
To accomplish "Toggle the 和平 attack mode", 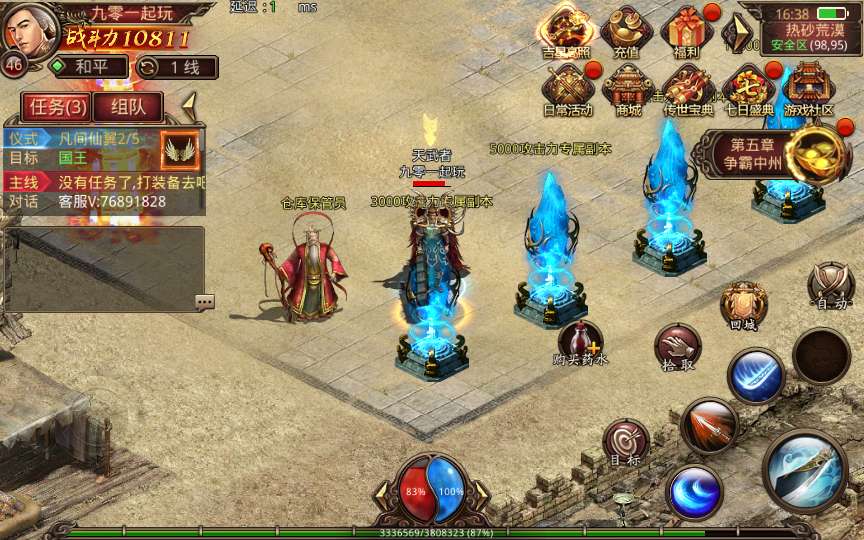I will coord(88,67).
